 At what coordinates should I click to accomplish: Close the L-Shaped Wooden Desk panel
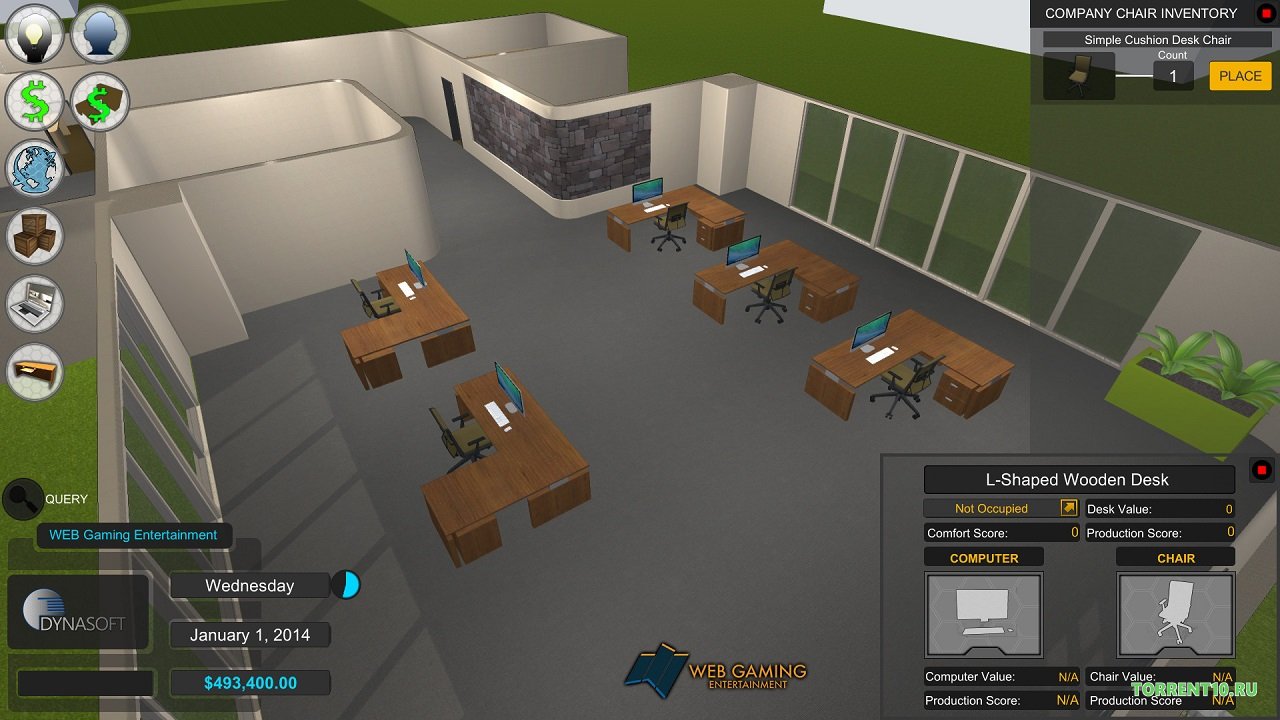coord(1262,470)
